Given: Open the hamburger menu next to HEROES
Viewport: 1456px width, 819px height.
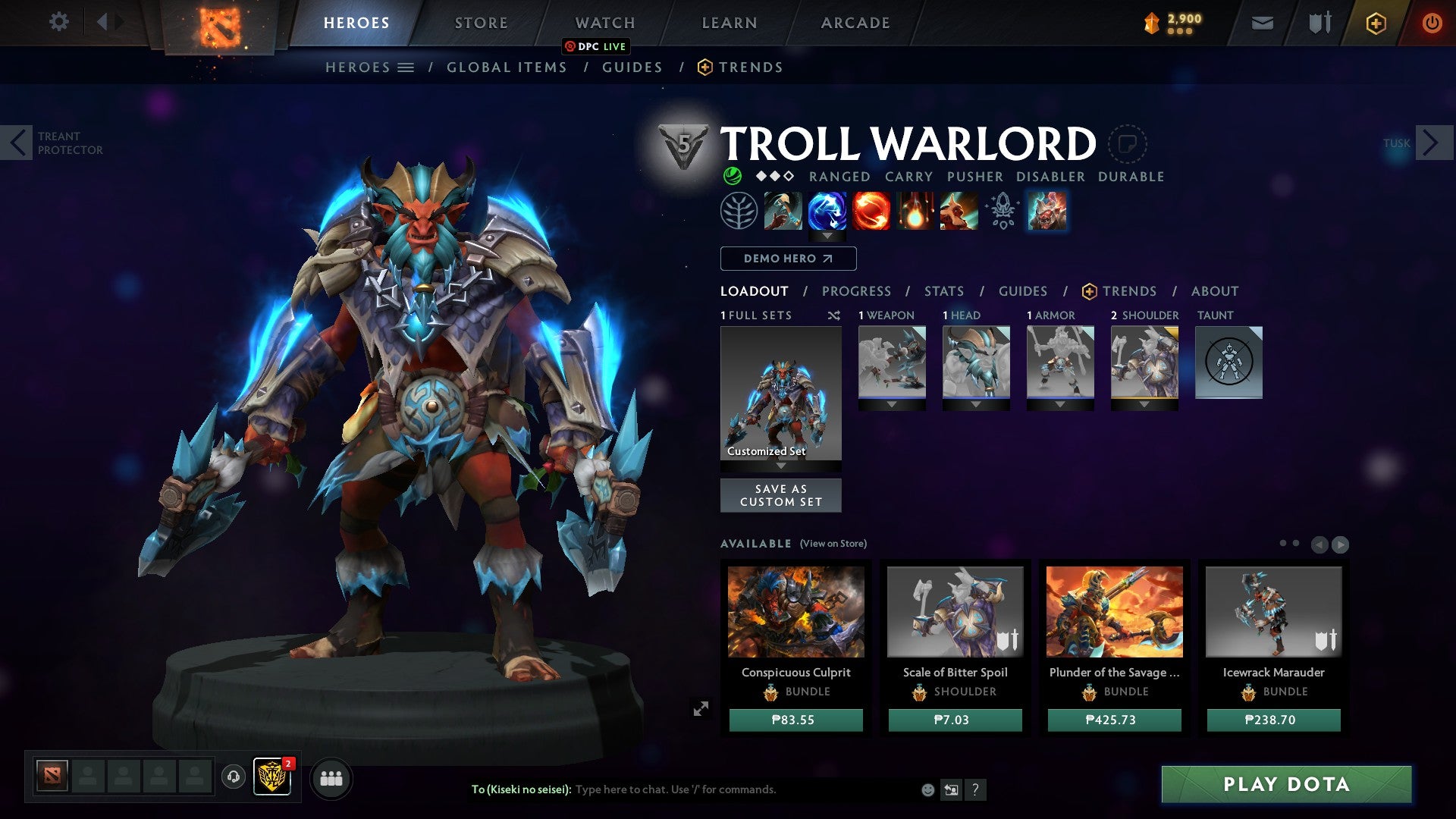Looking at the screenshot, I should coord(406,67).
